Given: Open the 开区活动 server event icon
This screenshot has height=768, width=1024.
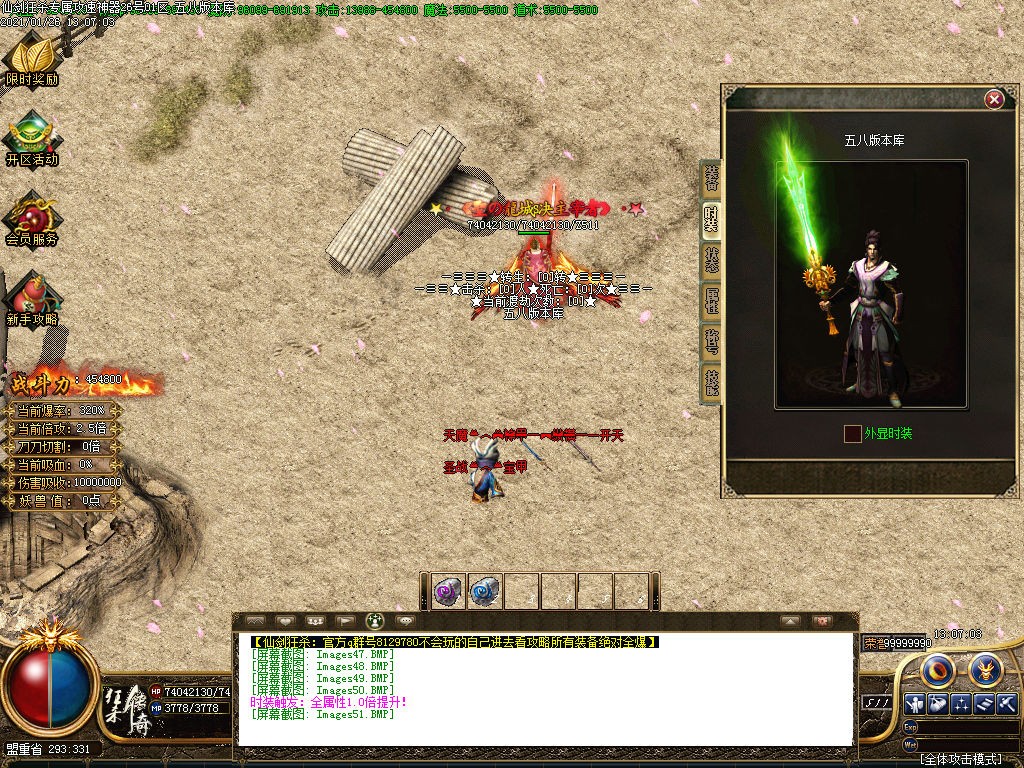Looking at the screenshot, I should click(x=32, y=135).
